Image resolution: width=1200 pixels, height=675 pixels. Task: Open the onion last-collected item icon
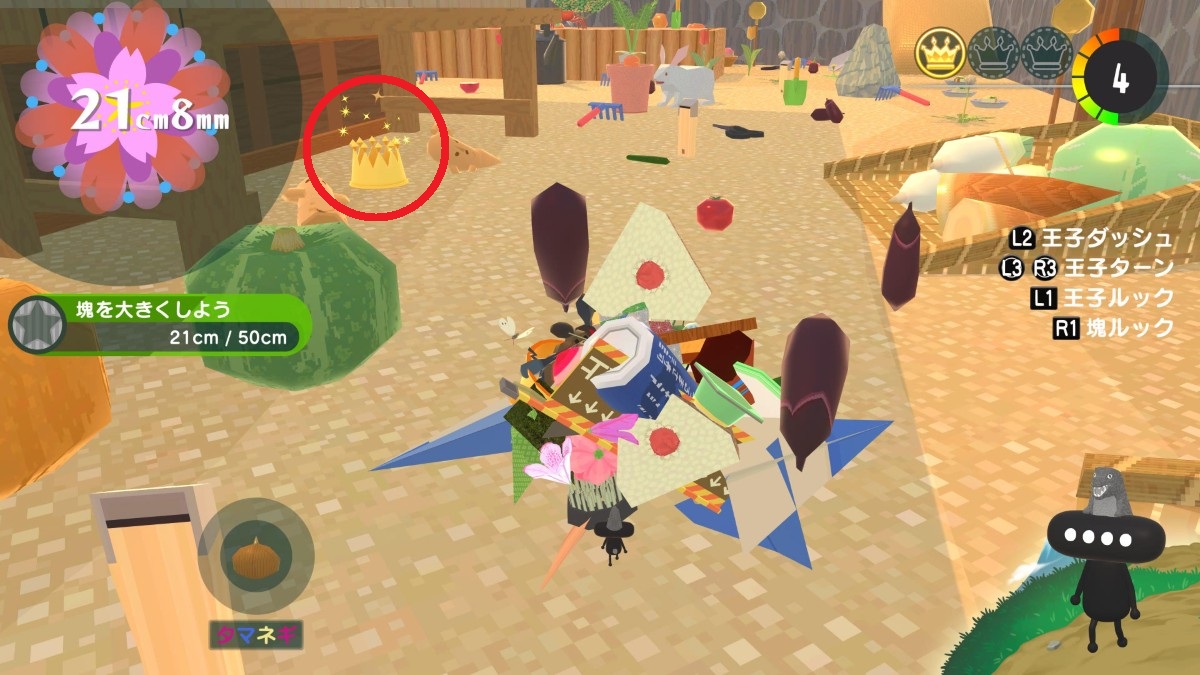(256, 556)
